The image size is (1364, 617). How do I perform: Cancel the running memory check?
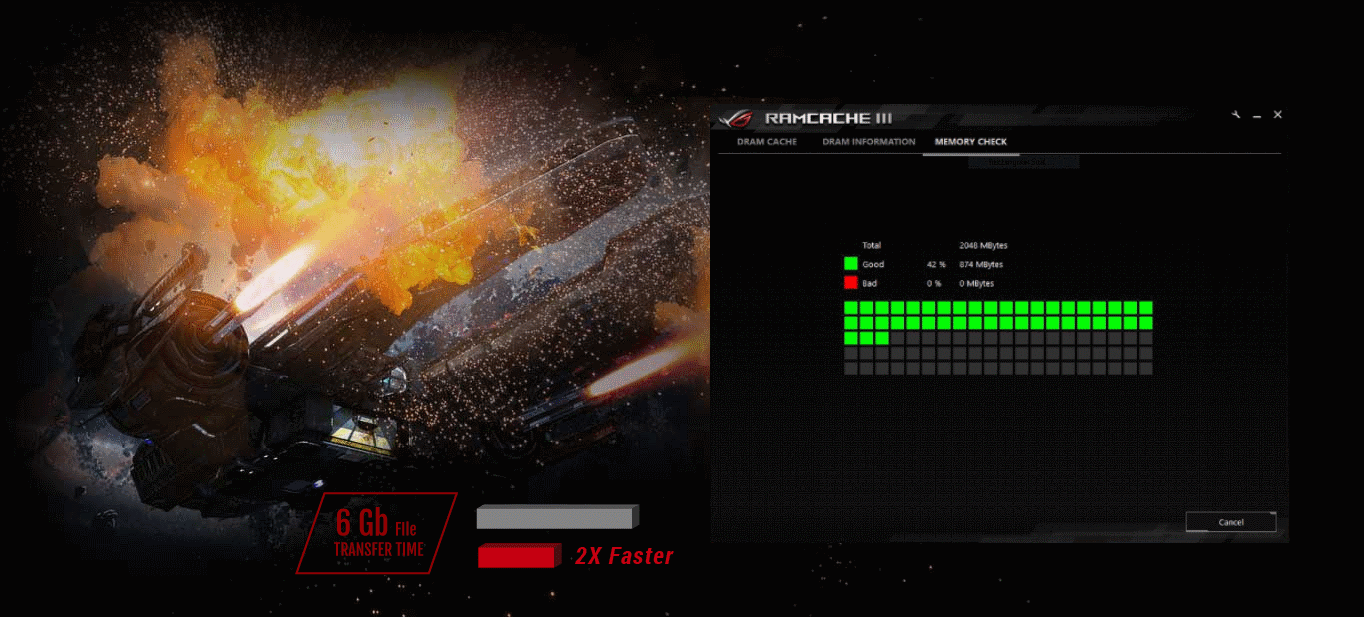coord(1230,522)
